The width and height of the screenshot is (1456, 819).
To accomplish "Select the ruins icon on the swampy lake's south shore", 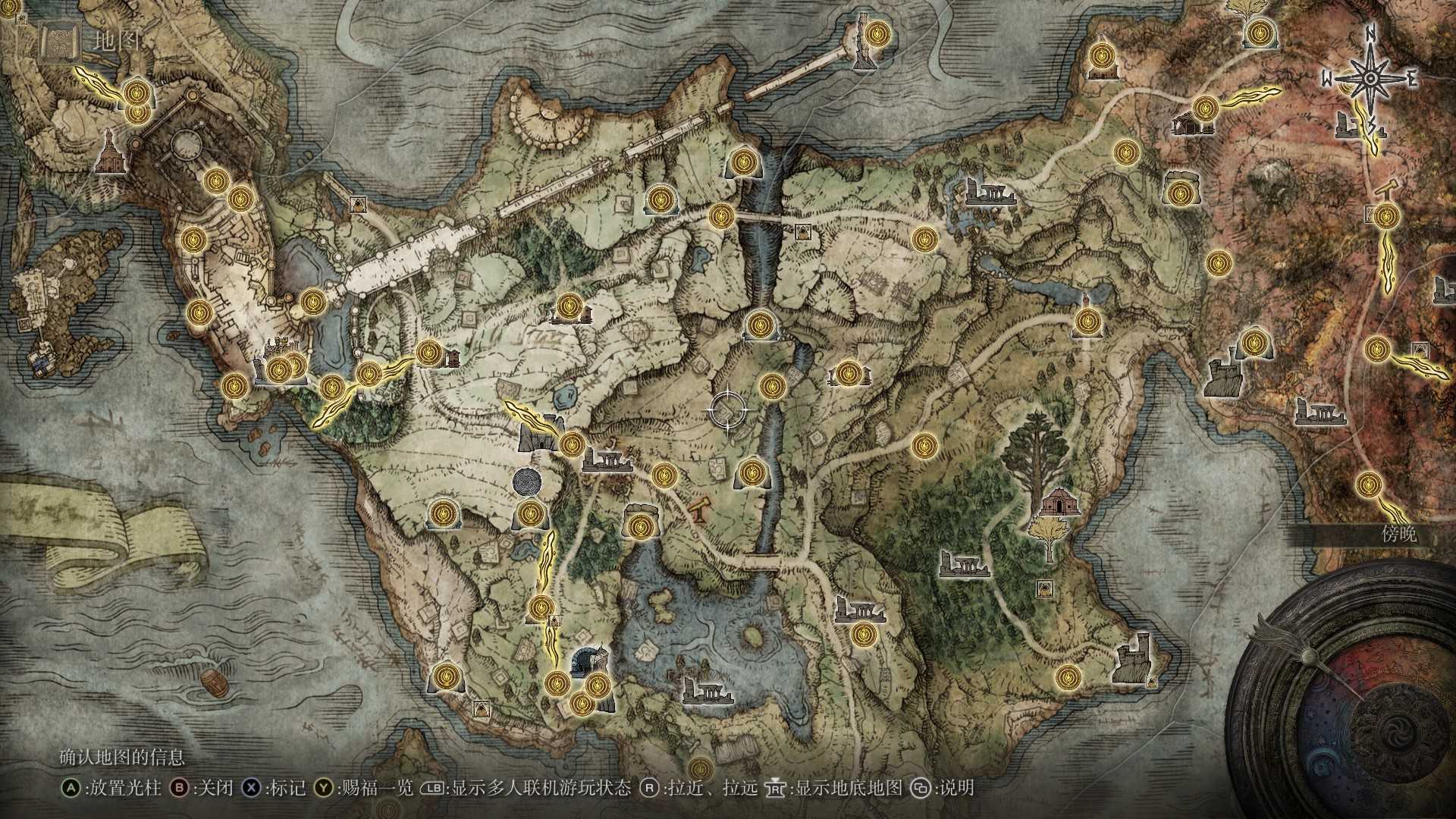I will [x=707, y=691].
